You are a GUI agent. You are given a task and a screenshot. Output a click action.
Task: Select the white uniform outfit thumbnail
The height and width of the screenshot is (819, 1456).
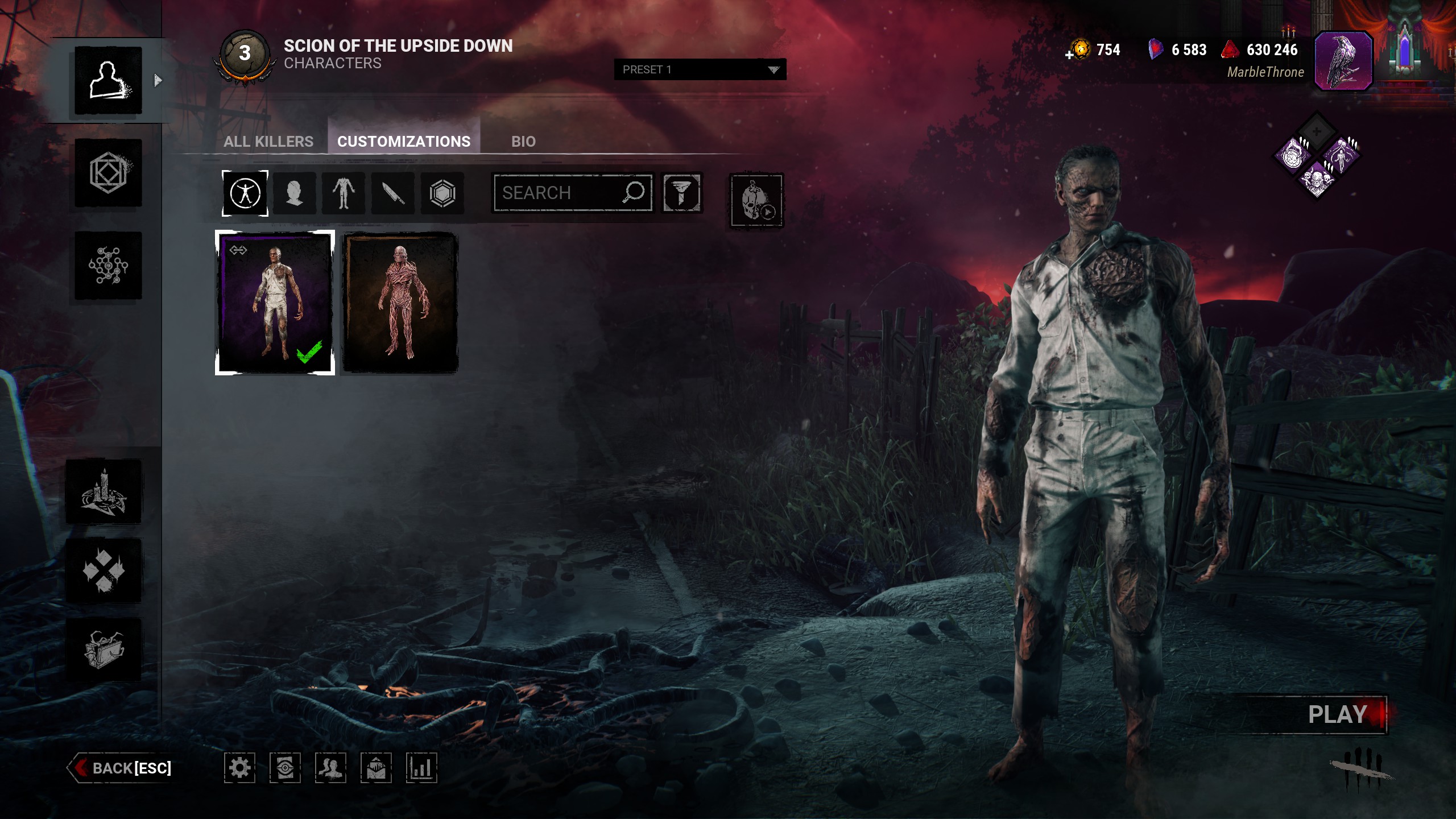pyautogui.click(x=275, y=303)
